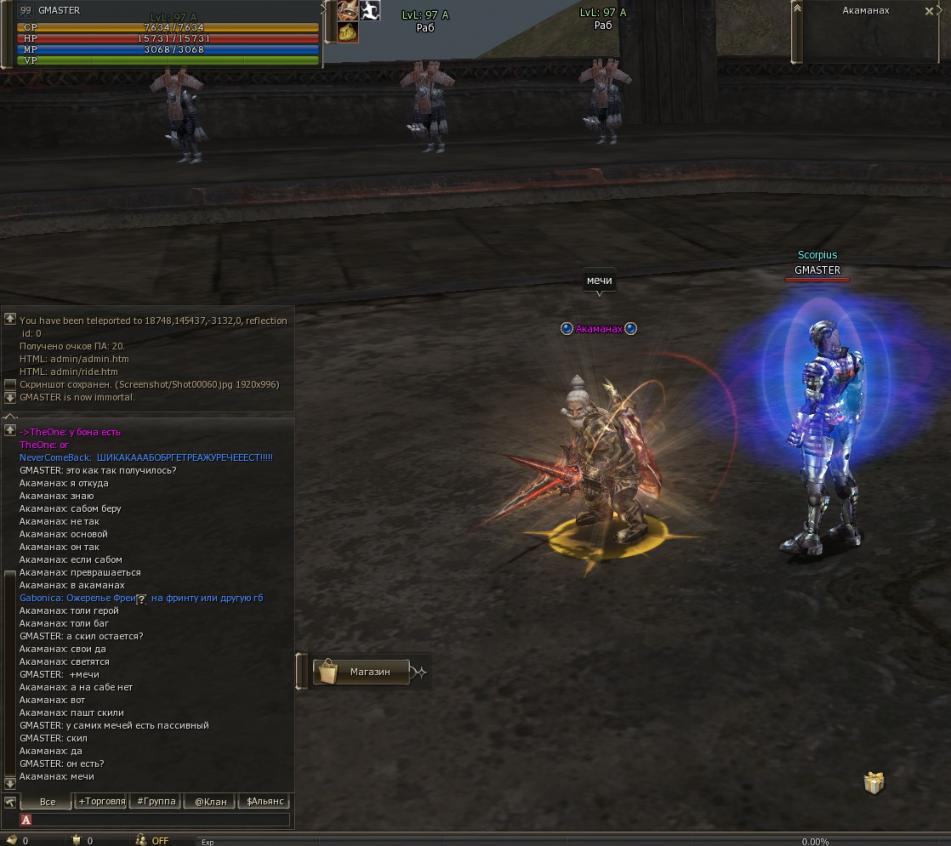Expand the system message log arrow
Image resolution: width=951 pixels, height=846 pixels.
[x=10, y=319]
